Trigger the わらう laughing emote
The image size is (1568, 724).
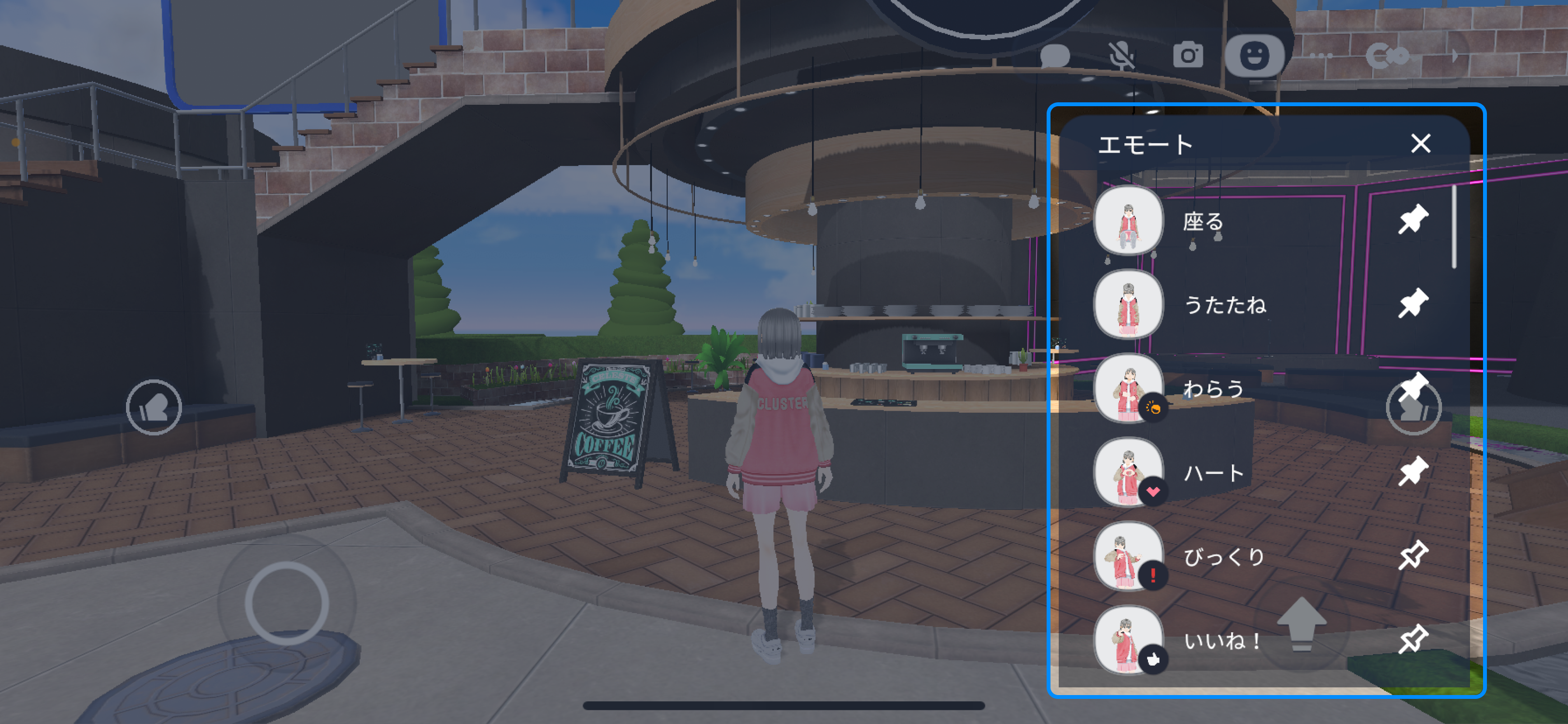pyautogui.click(x=1129, y=388)
